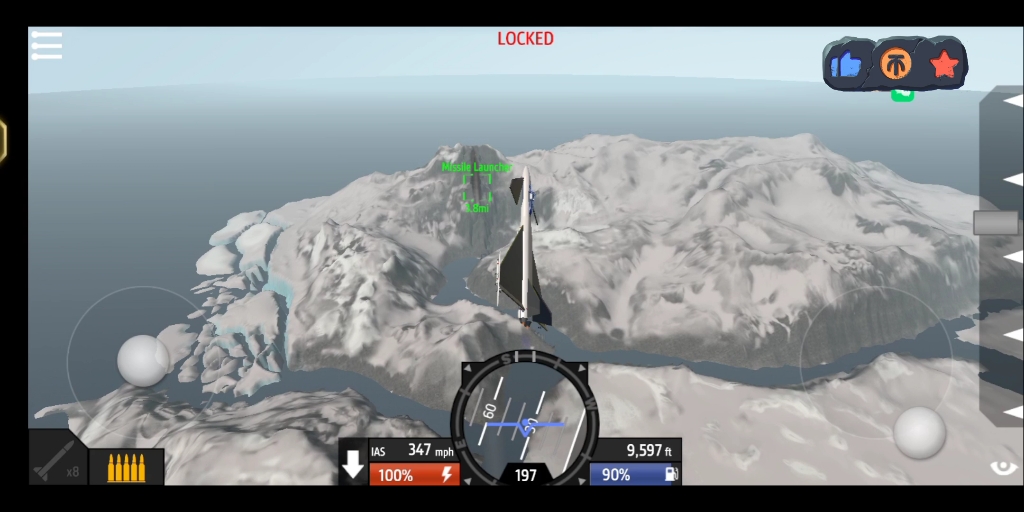Tap the blue thumbs-up like button

point(846,66)
